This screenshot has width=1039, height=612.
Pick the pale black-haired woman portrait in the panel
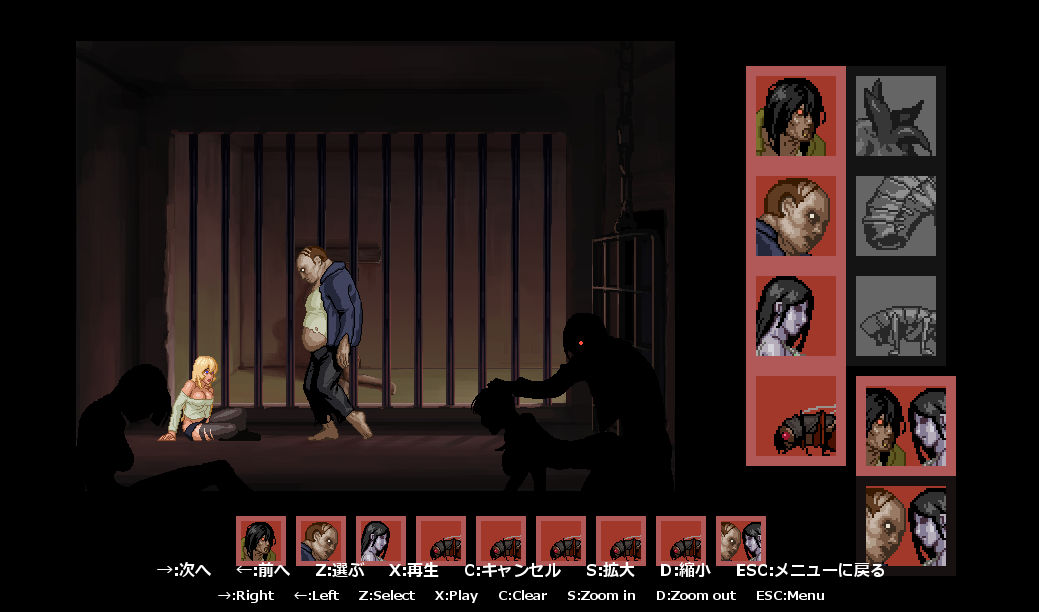(796, 316)
